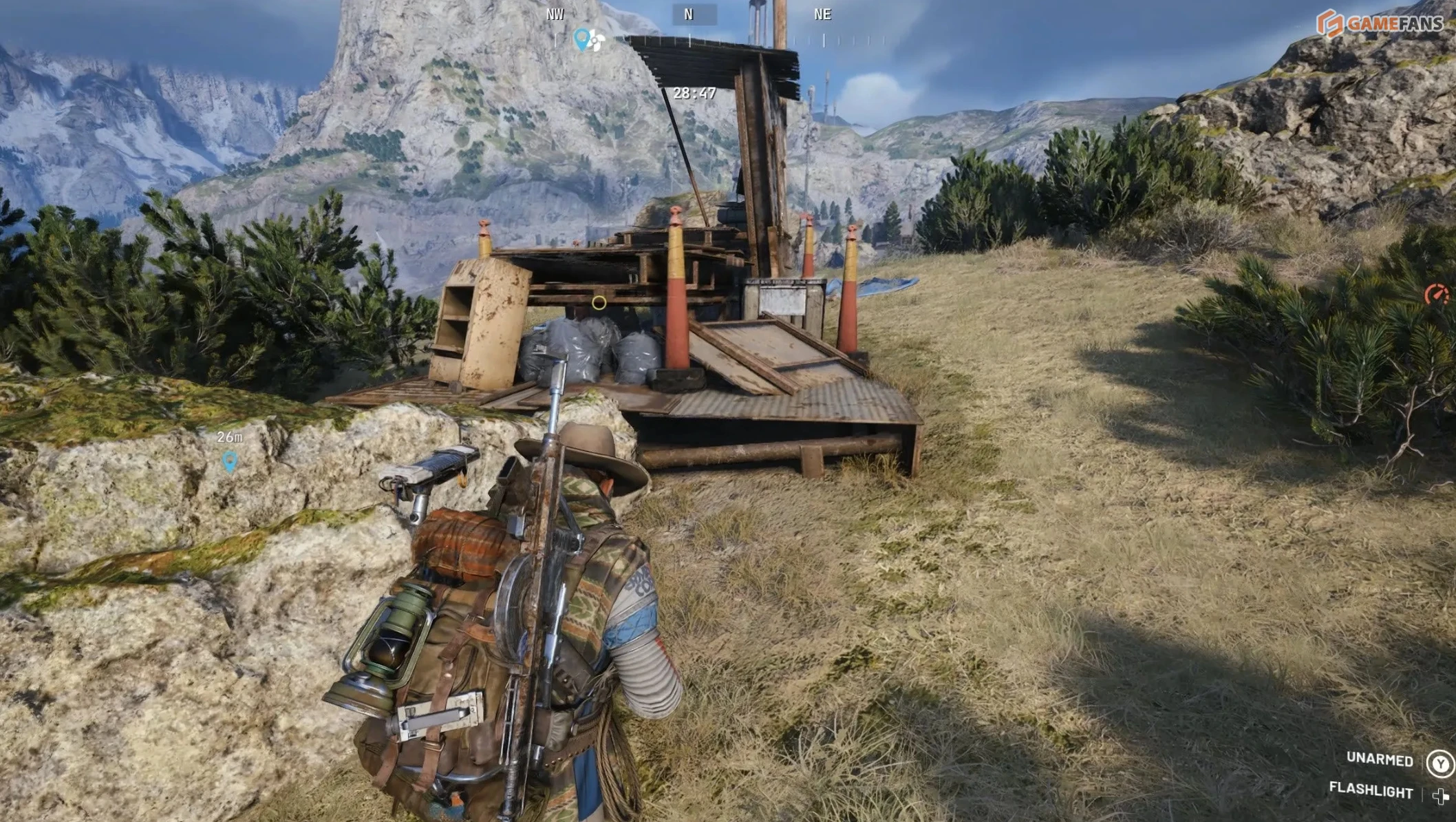
Task: Open the GameFans watermark logo
Action: point(1380,23)
